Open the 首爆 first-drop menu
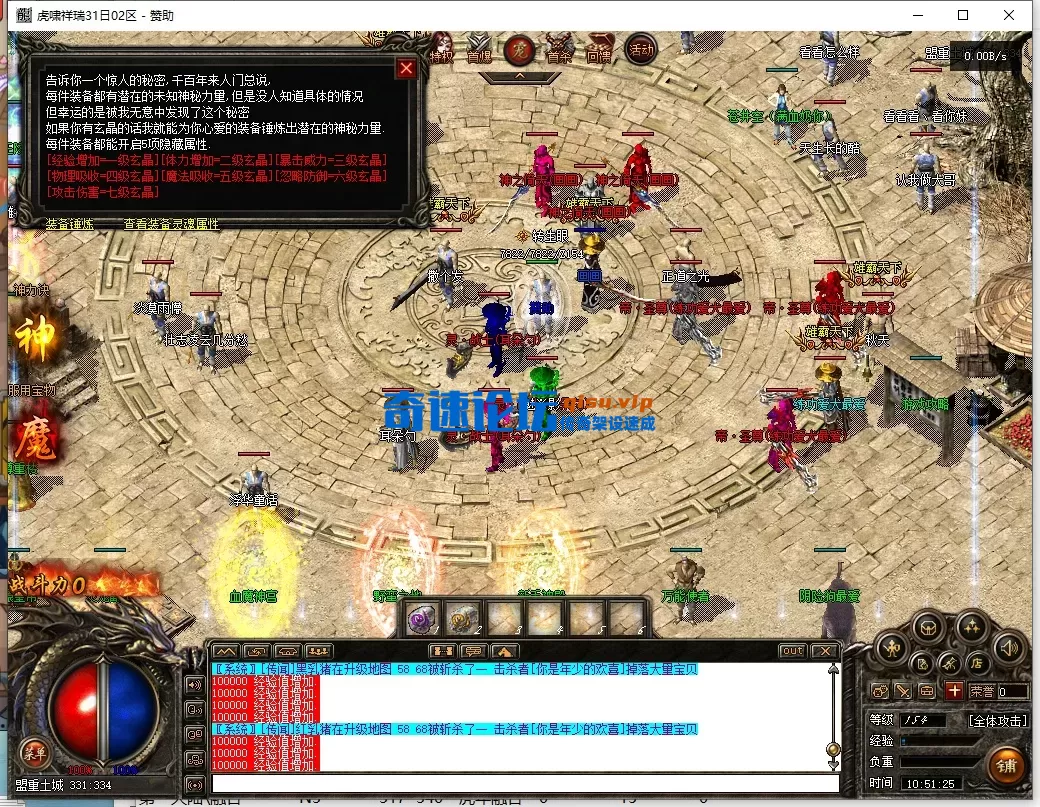The width and height of the screenshot is (1040, 807). pos(479,55)
